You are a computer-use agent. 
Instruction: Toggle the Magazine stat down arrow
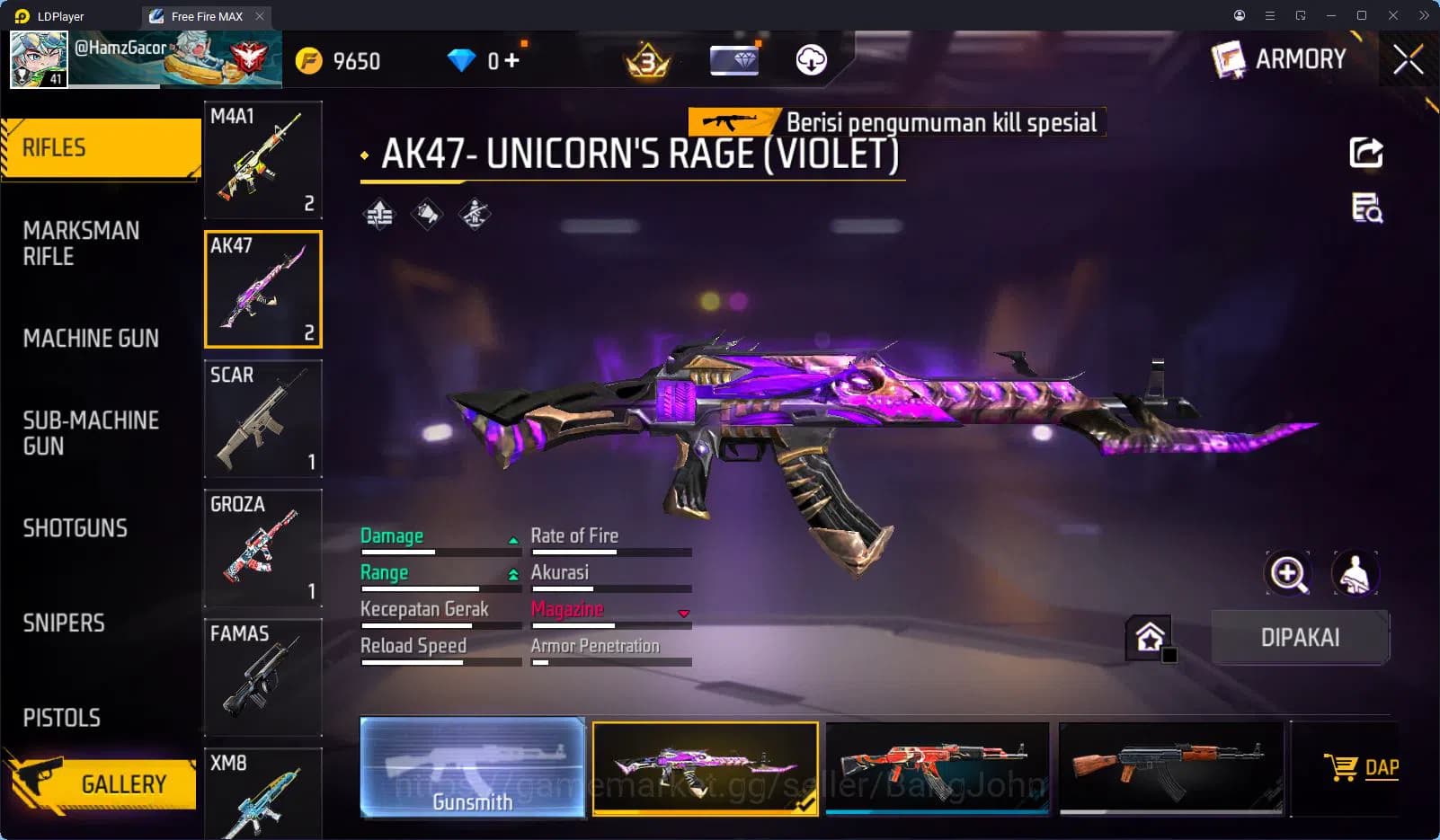(684, 614)
